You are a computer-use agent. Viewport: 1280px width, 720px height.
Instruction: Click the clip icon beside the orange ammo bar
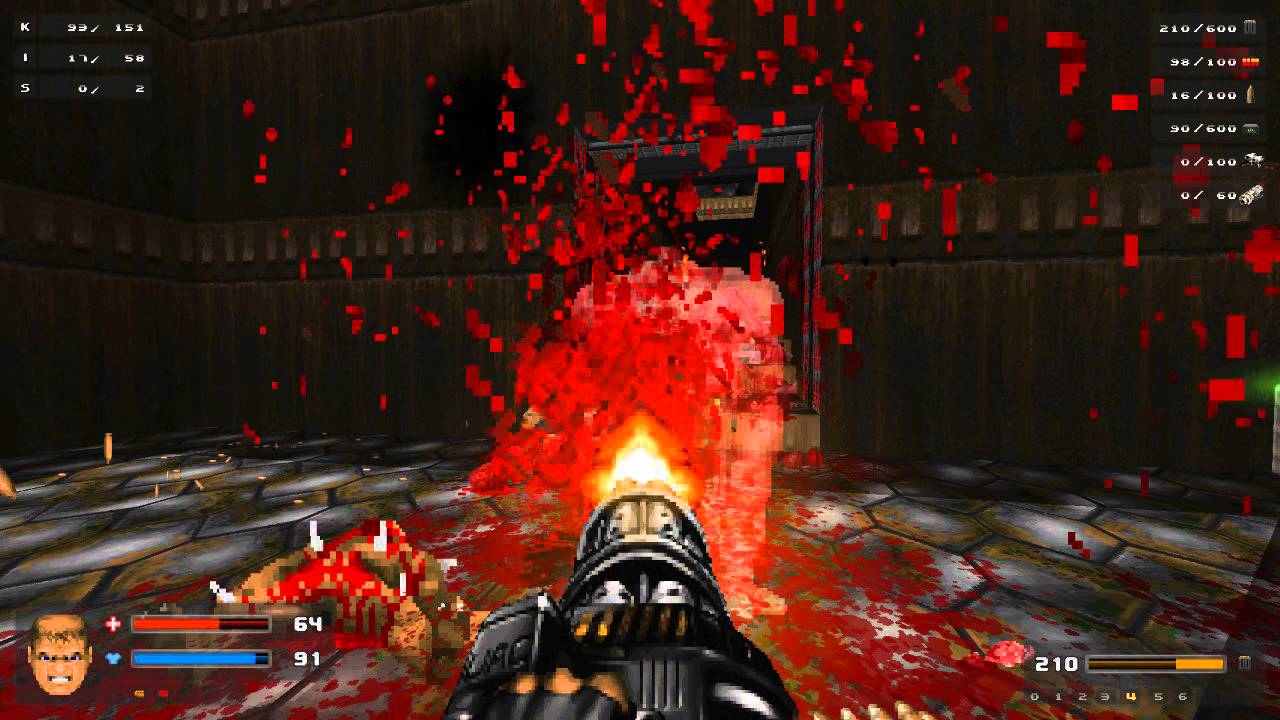[1244, 663]
